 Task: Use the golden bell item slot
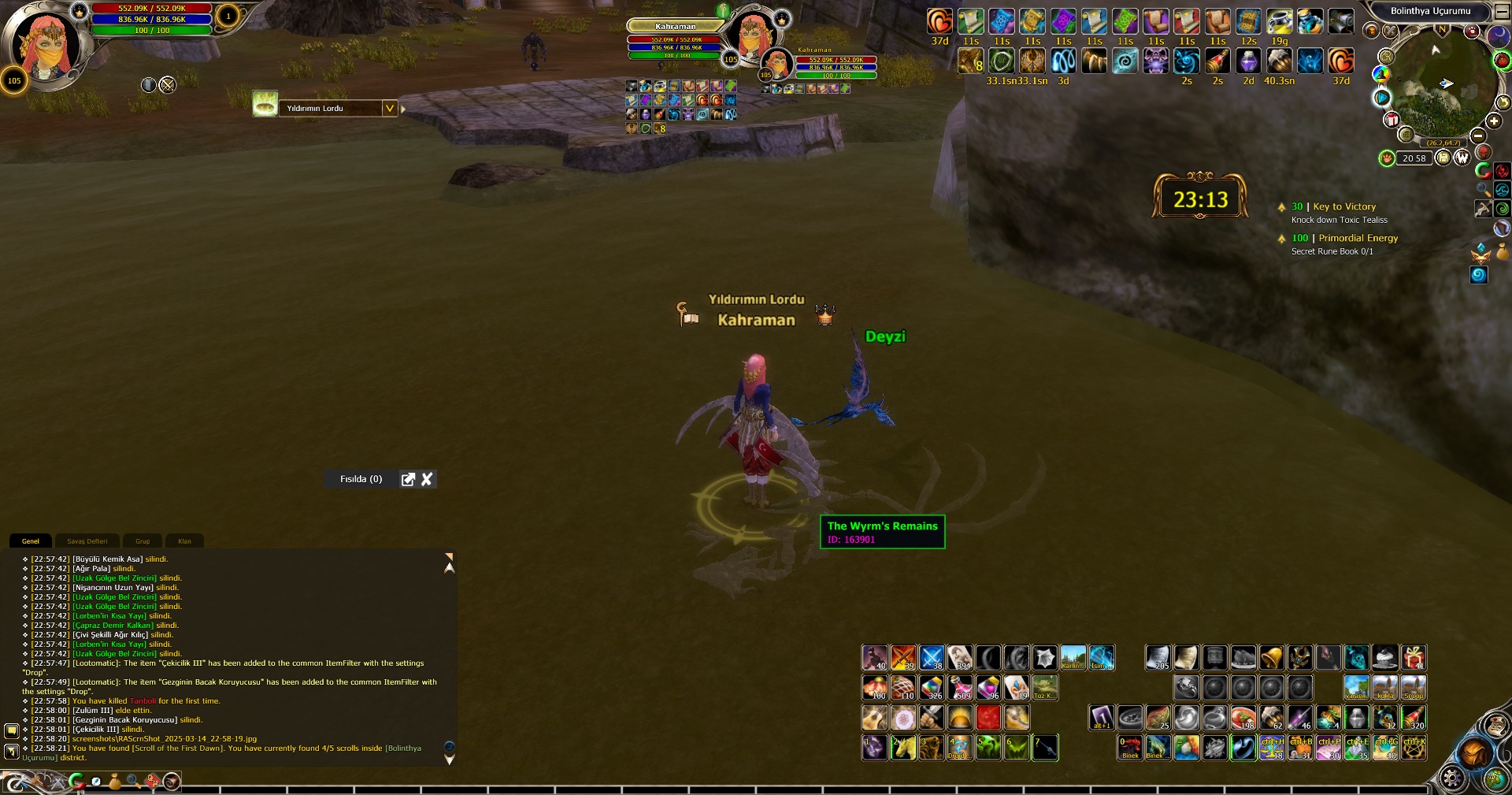click(1271, 658)
